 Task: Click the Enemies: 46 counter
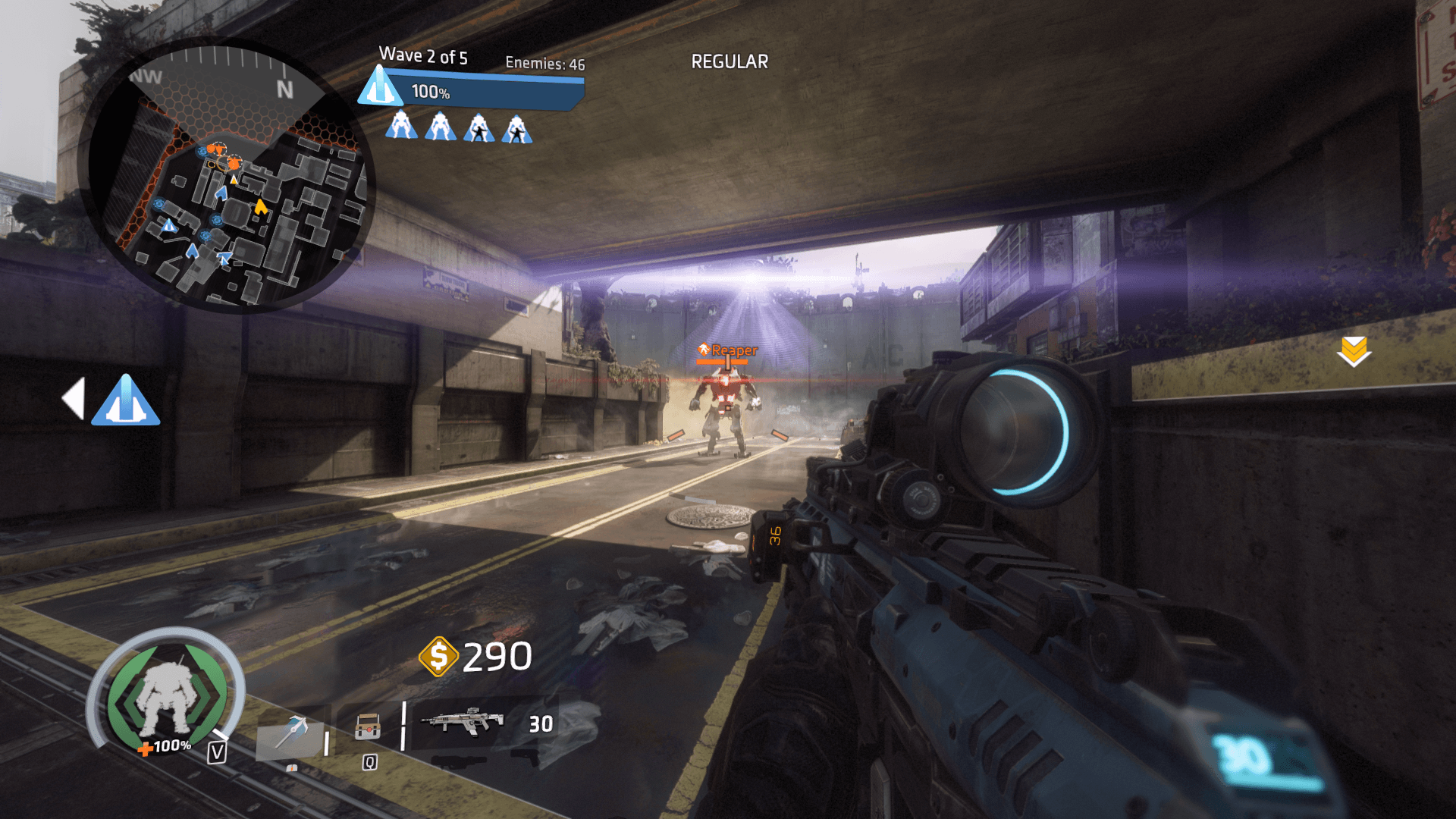[x=544, y=64]
